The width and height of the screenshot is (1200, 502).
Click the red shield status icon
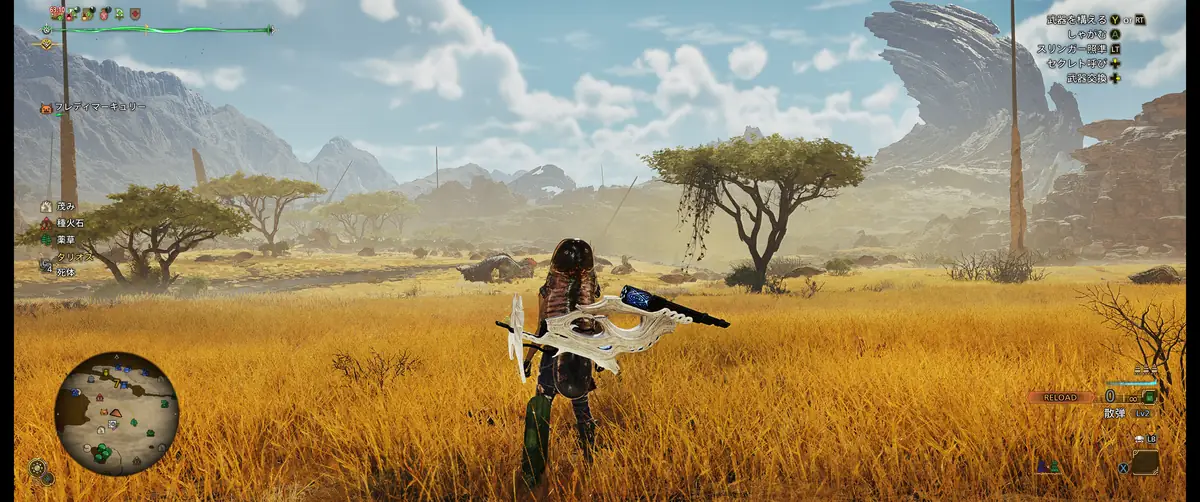point(135,14)
